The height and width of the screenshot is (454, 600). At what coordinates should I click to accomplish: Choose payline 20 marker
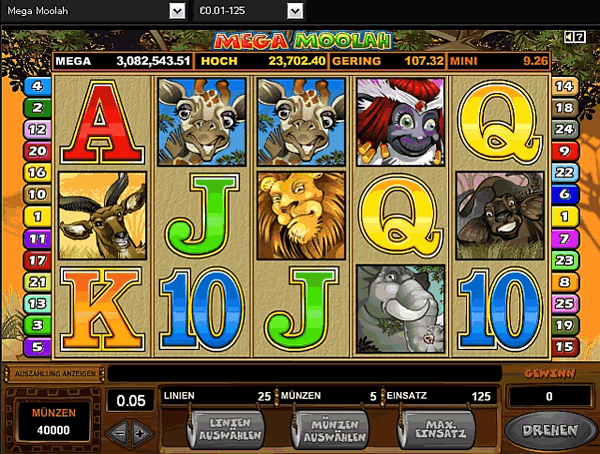[38, 151]
